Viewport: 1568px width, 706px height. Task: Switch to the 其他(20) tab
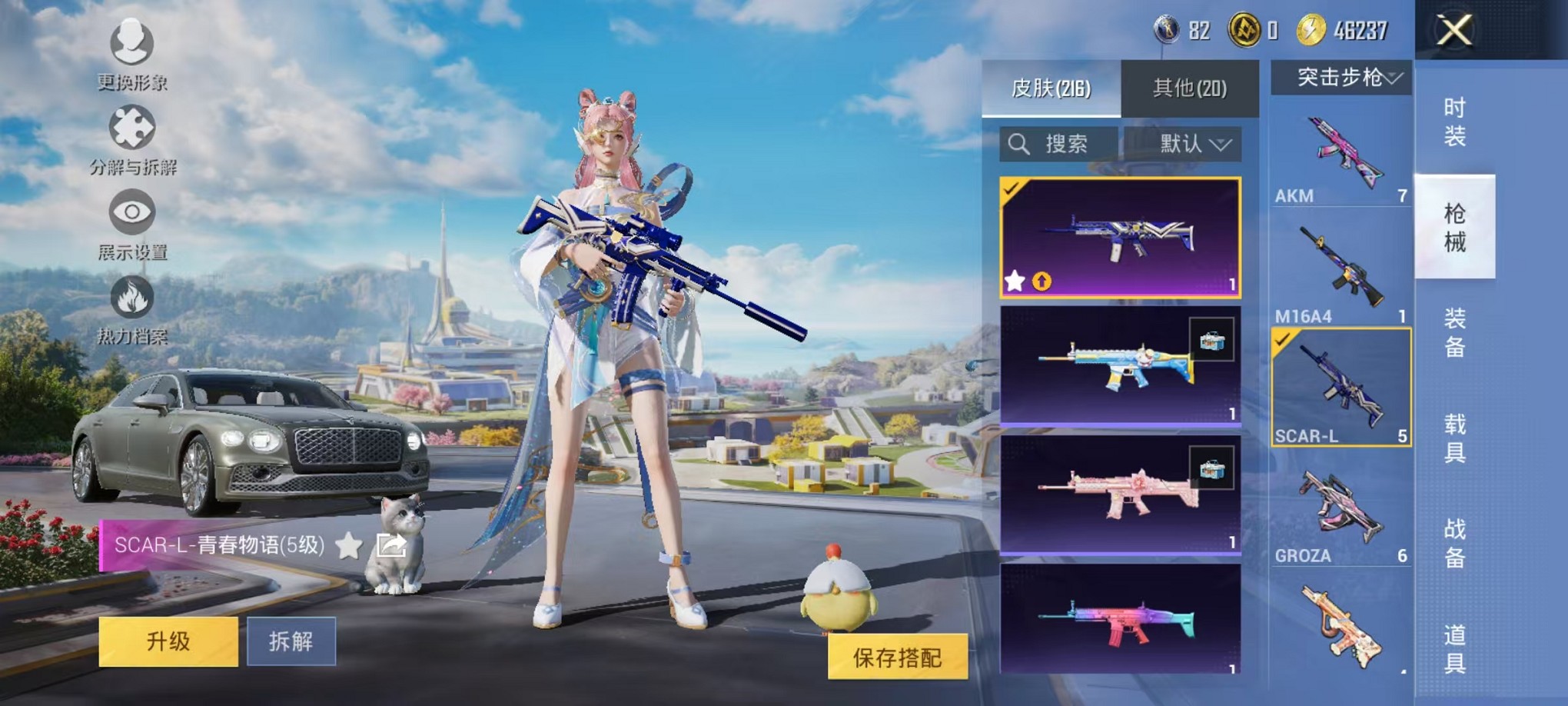[x=1191, y=88]
